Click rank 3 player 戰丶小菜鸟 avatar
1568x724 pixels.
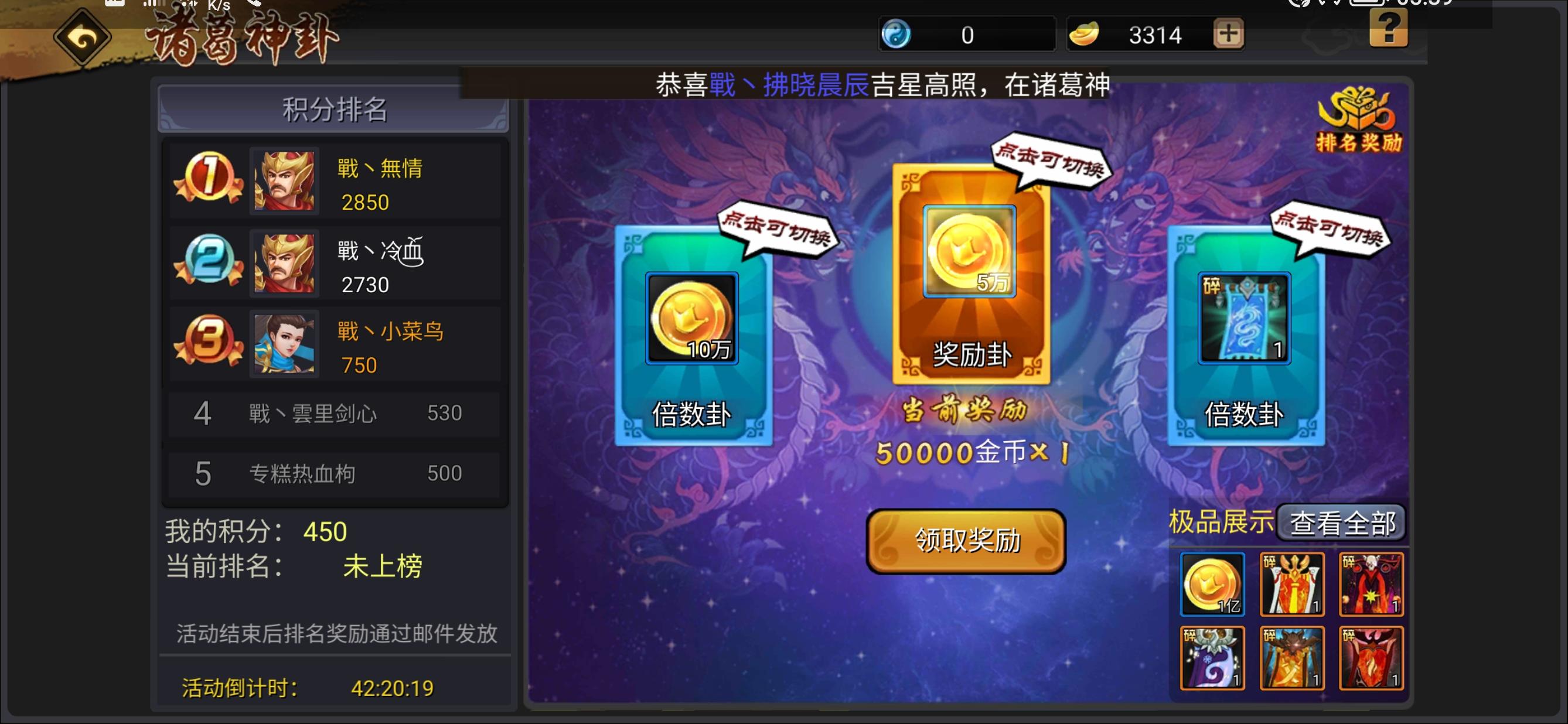pos(284,344)
